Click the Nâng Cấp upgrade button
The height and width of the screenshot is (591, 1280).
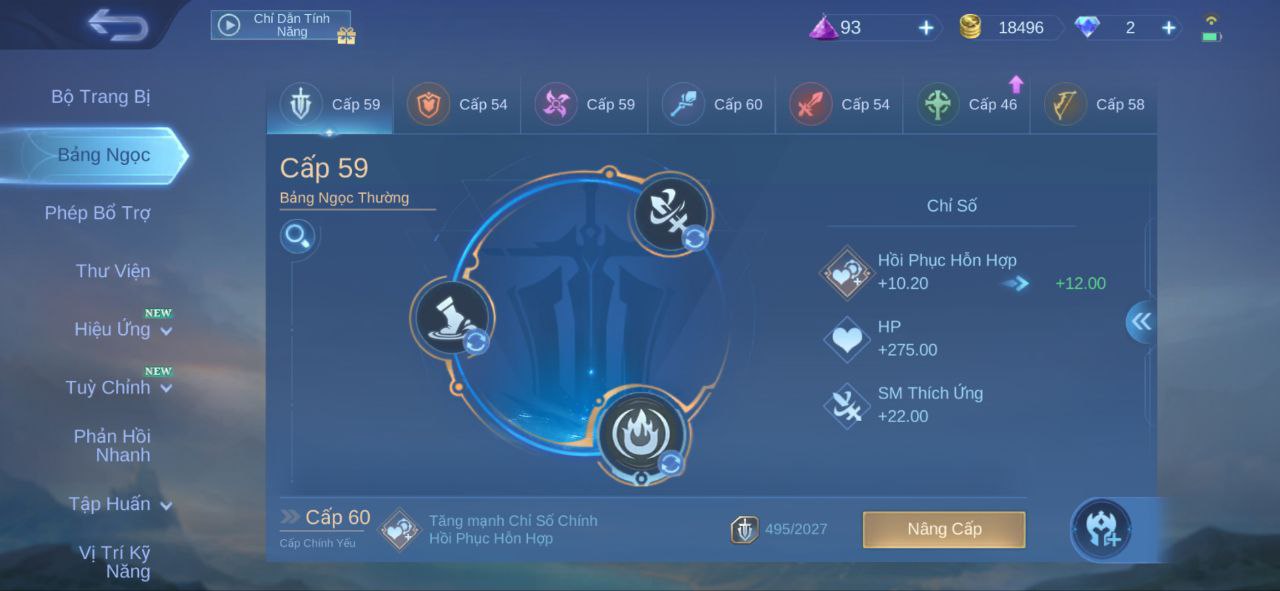(944, 529)
